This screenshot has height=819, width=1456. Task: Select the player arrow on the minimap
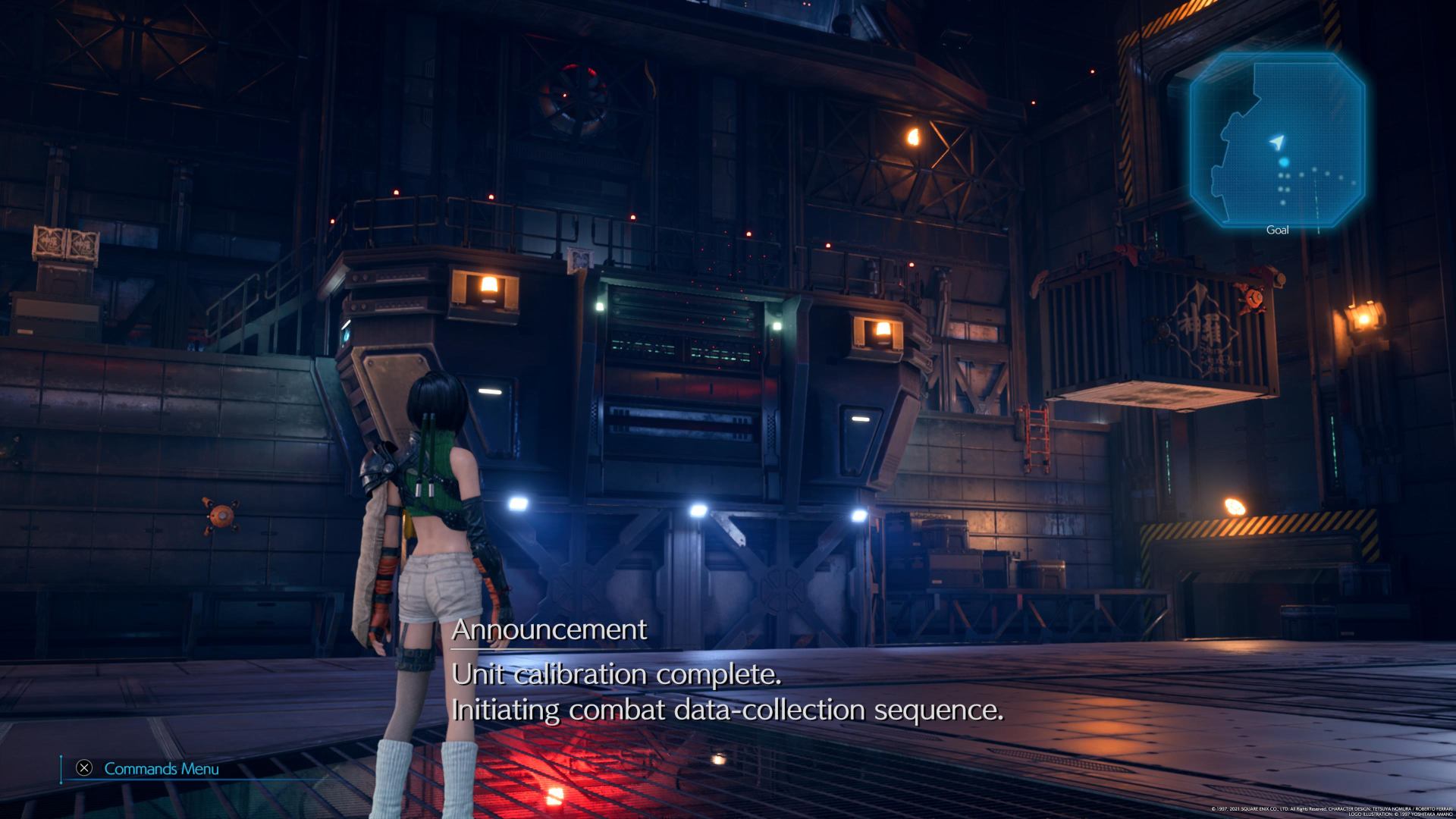[1278, 142]
